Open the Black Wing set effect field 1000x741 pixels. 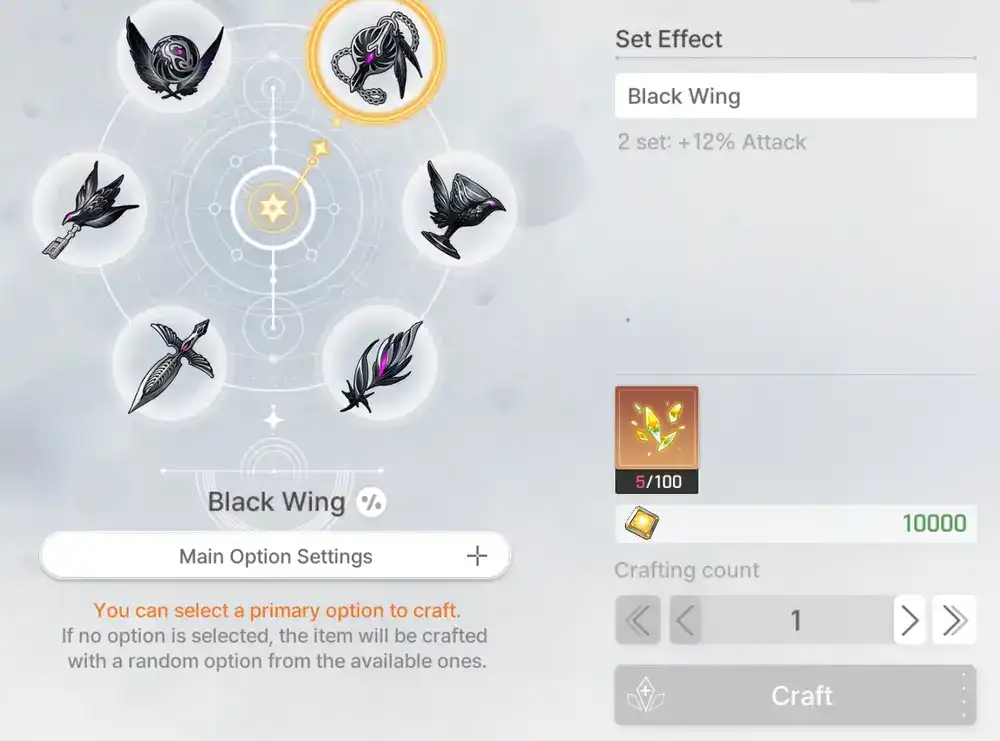coord(795,97)
